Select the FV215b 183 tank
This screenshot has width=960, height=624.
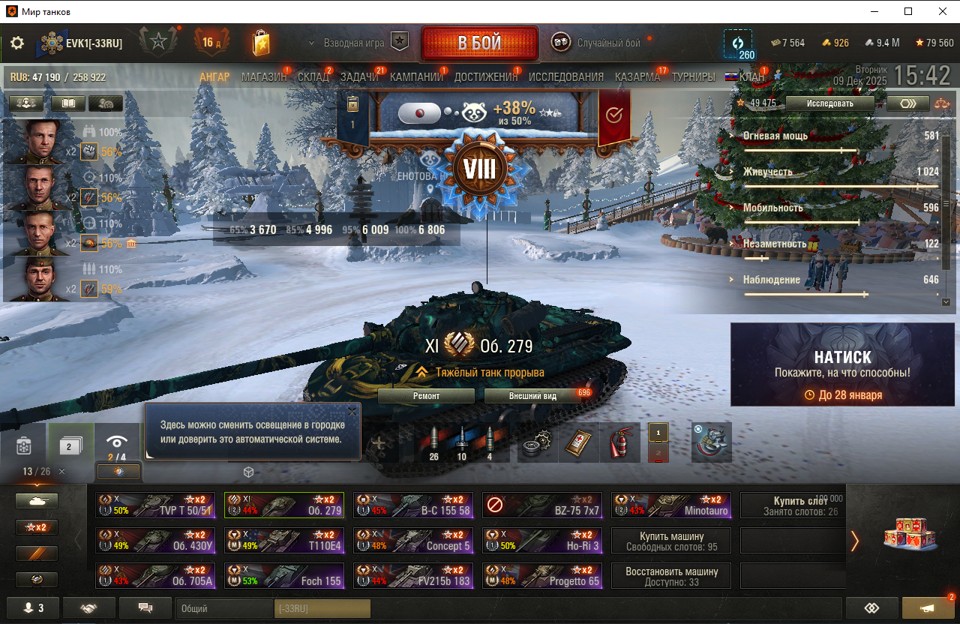pos(412,577)
